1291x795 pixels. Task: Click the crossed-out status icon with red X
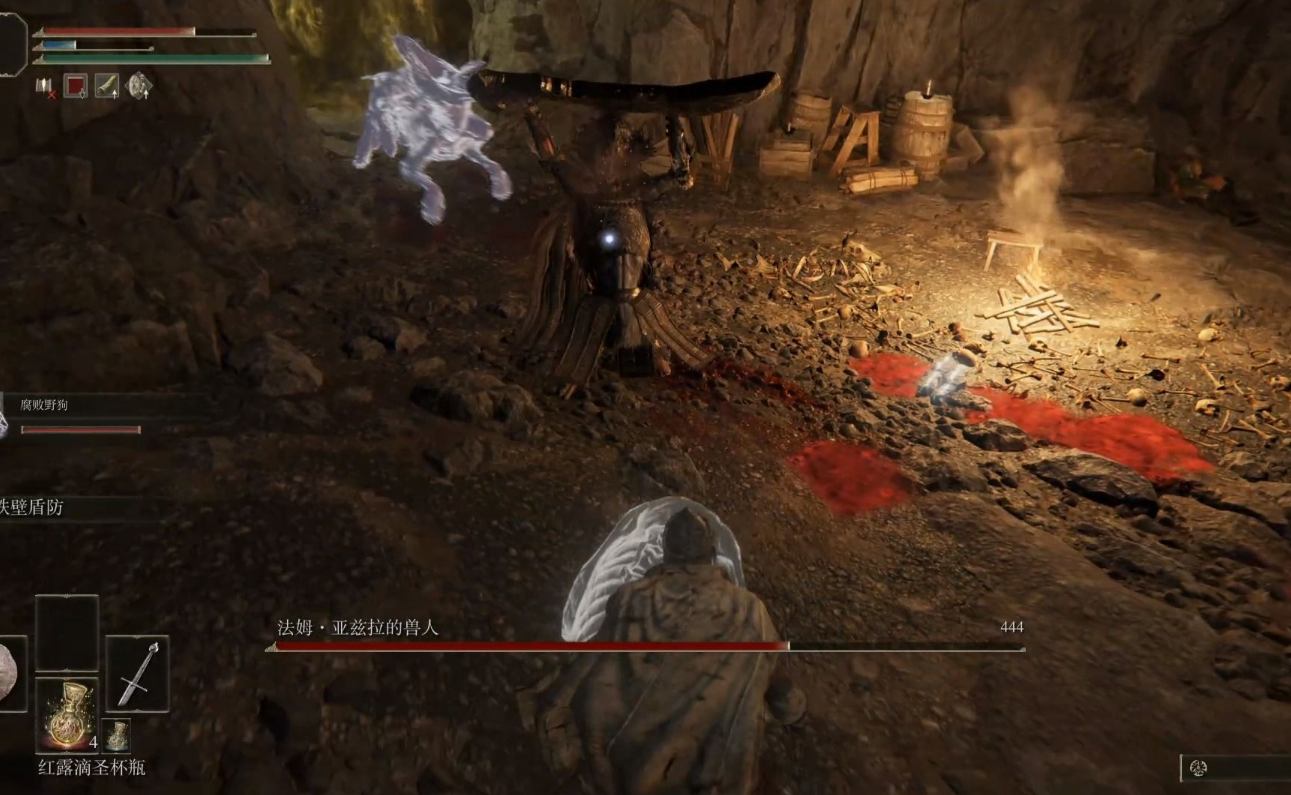point(45,87)
